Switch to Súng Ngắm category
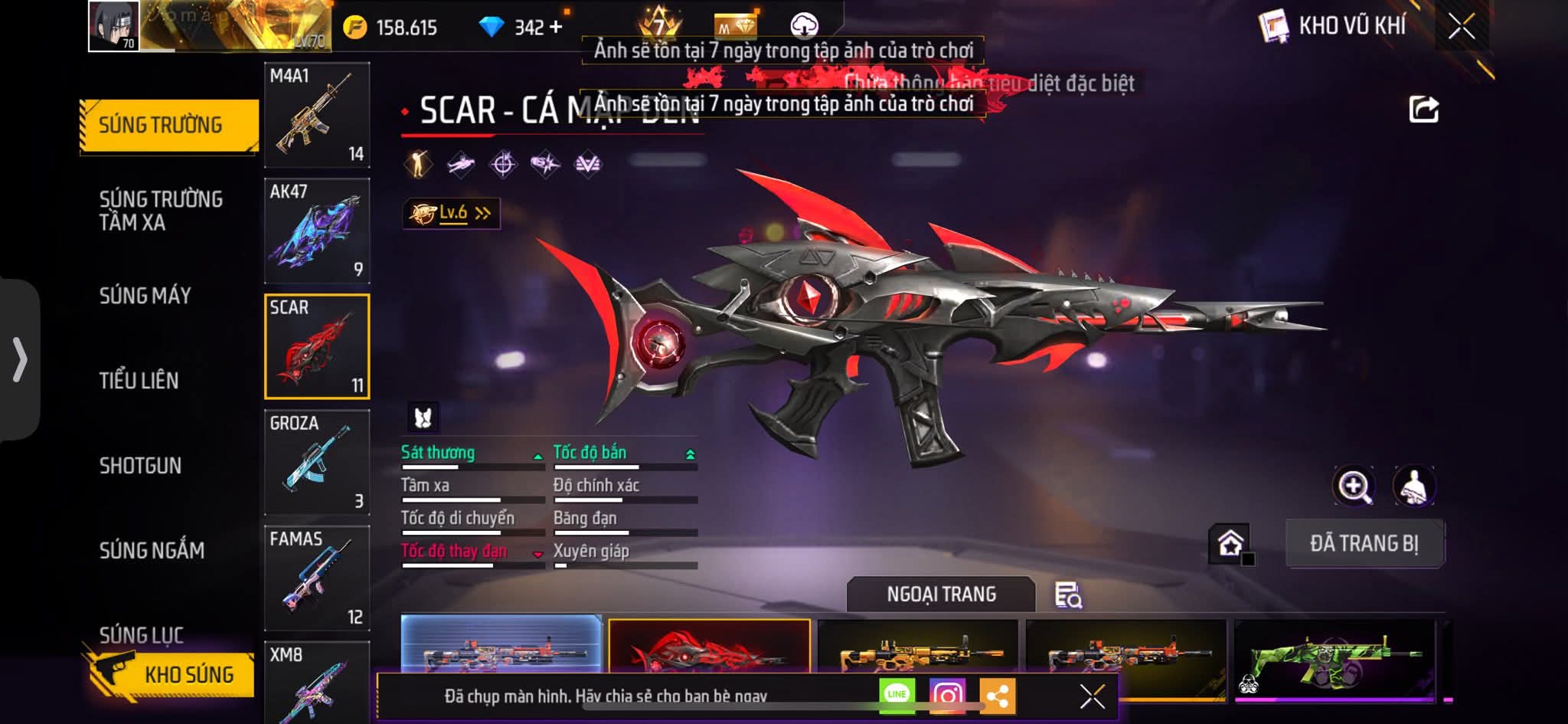Image resolution: width=1568 pixels, height=724 pixels. click(x=152, y=550)
